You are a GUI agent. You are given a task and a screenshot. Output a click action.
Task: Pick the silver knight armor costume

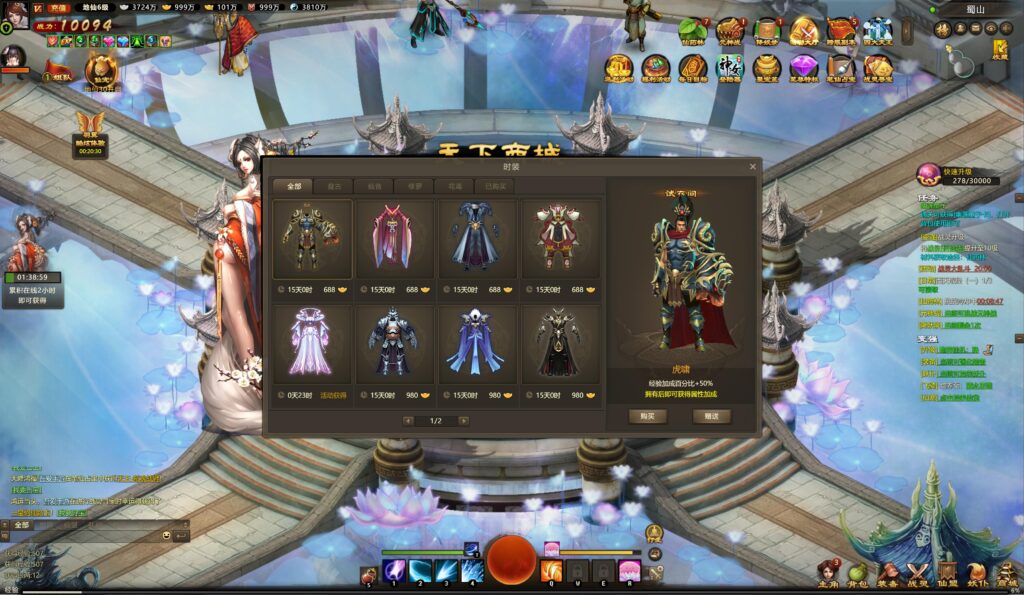393,343
